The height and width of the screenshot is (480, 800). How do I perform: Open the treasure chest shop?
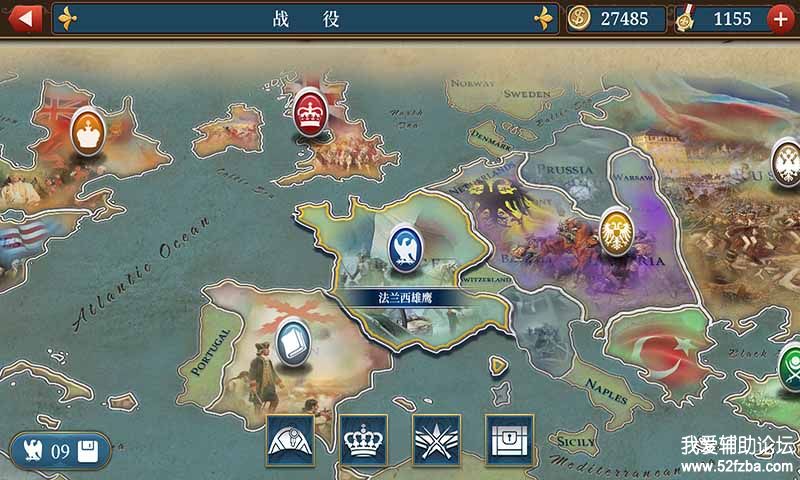510,439
